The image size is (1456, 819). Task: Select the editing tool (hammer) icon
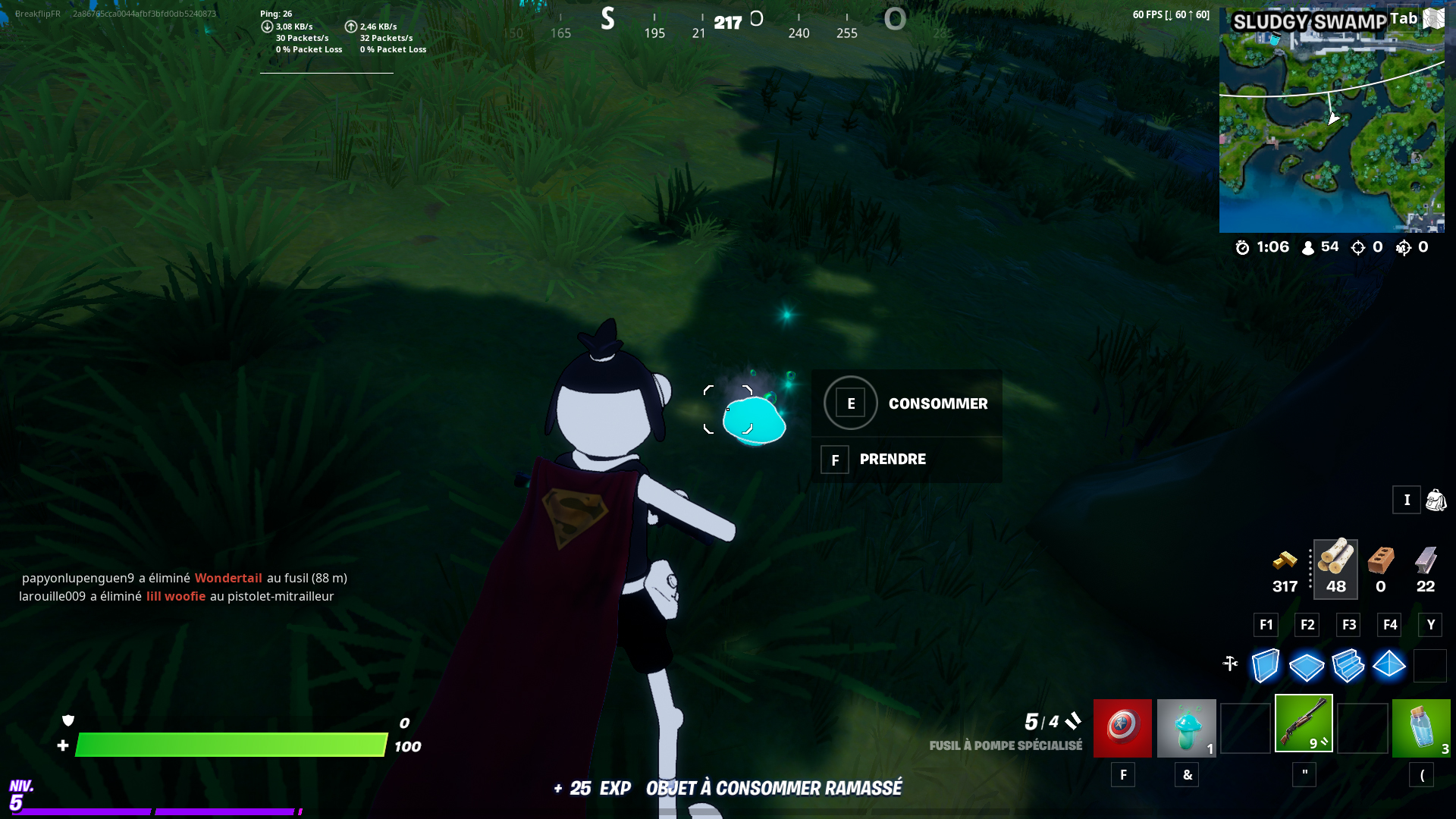[1229, 664]
